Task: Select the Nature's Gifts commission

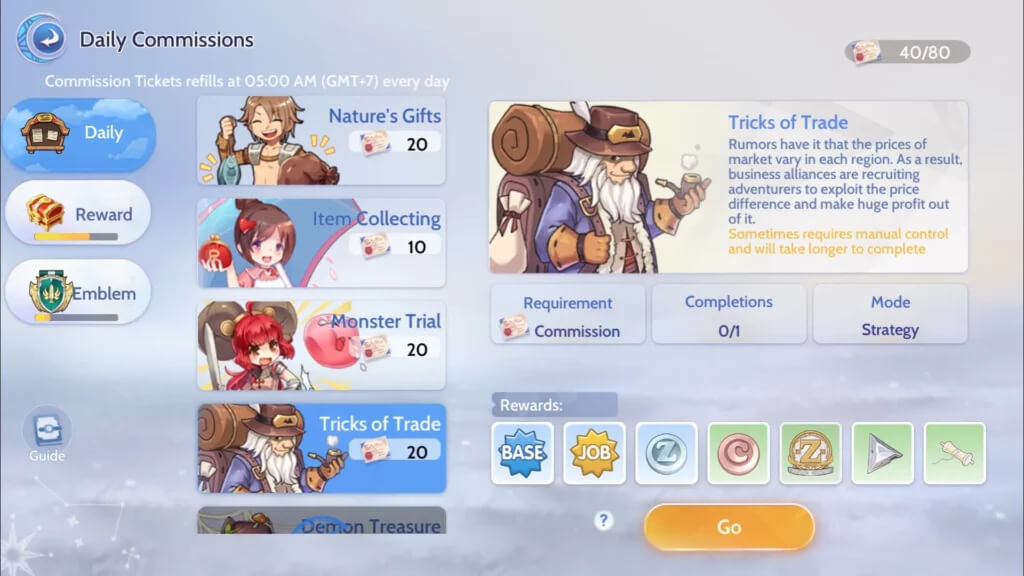Action: (x=321, y=141)
